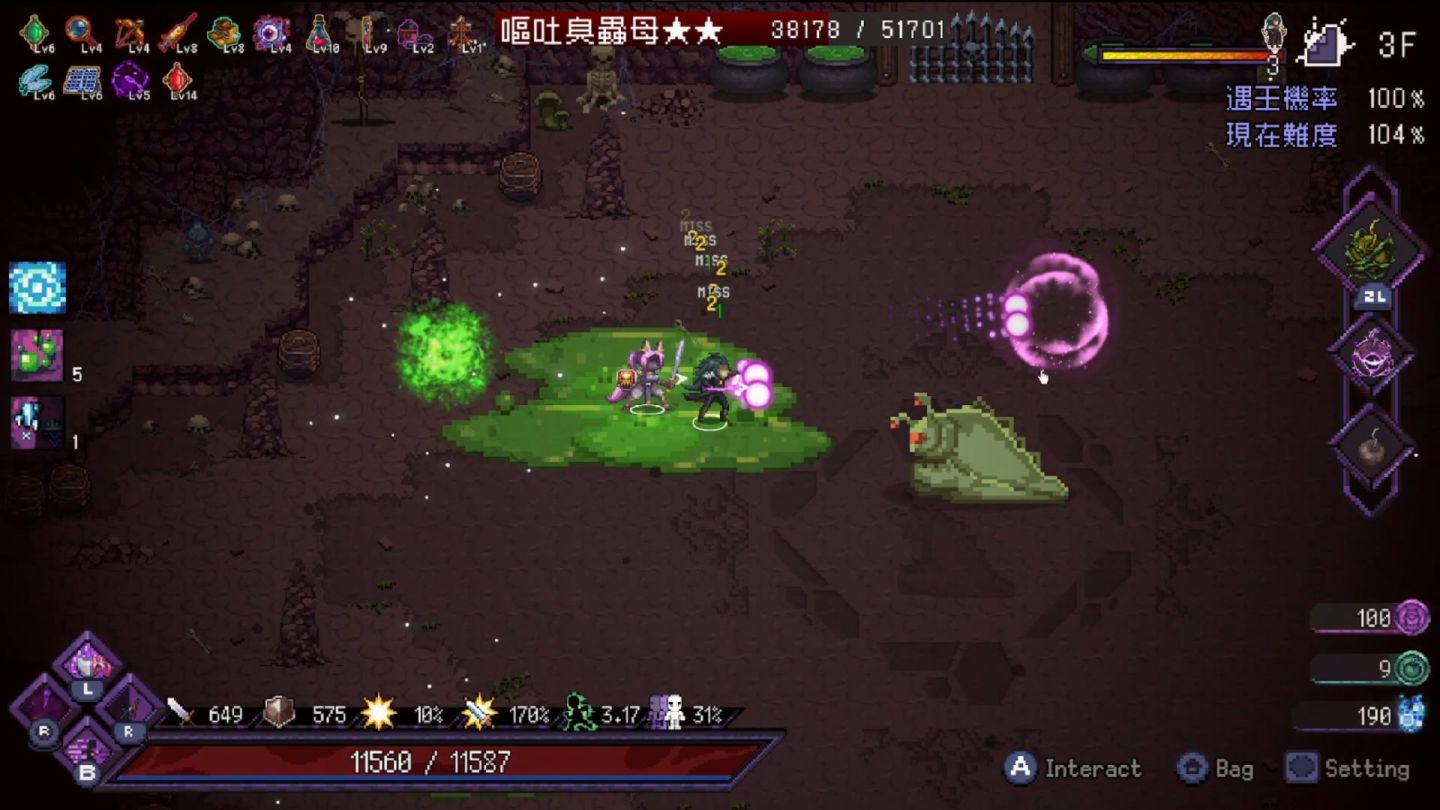Open the Bag

(x=1214, y=768)
